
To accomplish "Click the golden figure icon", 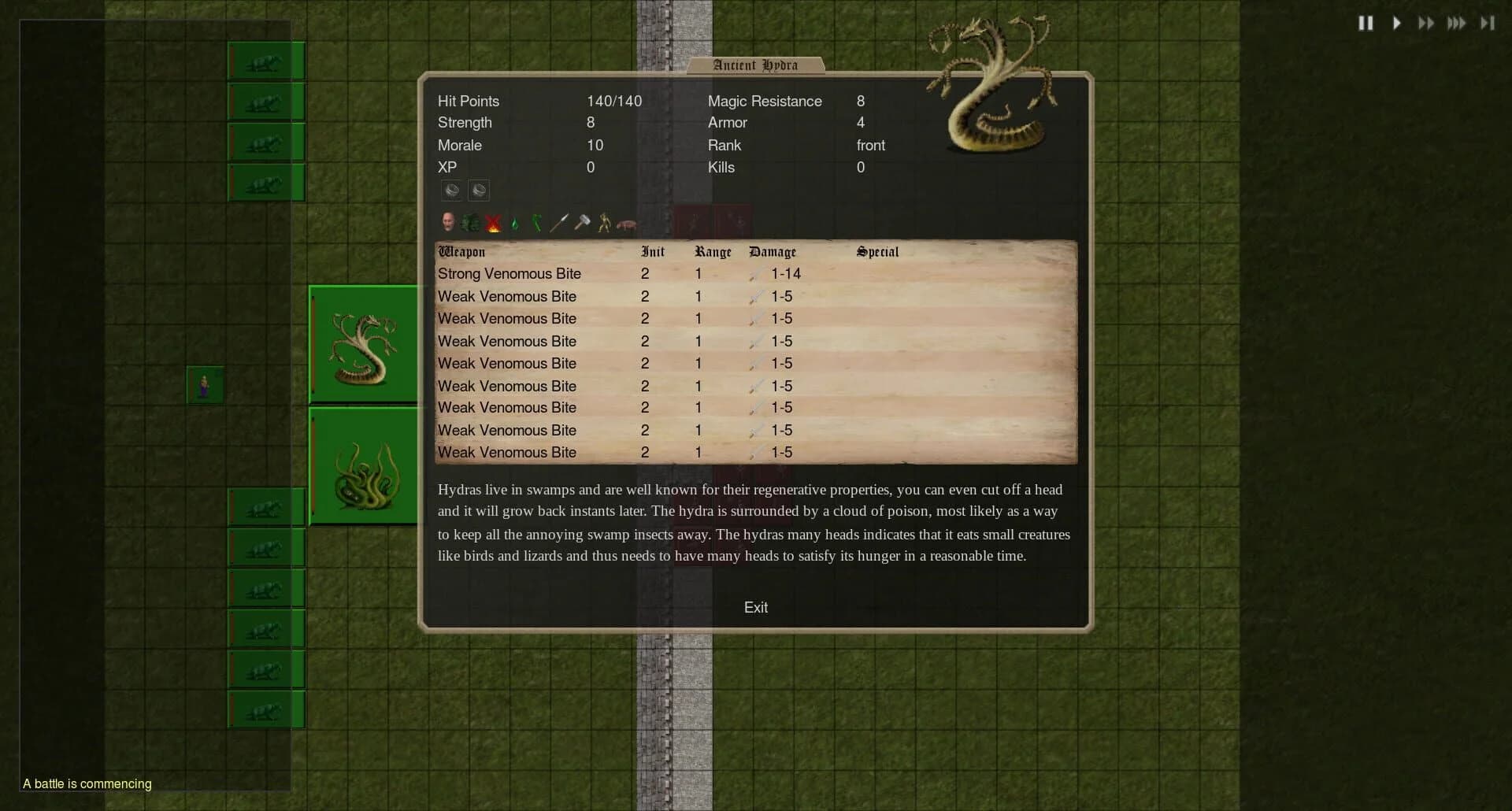I will tap(603, 223).
